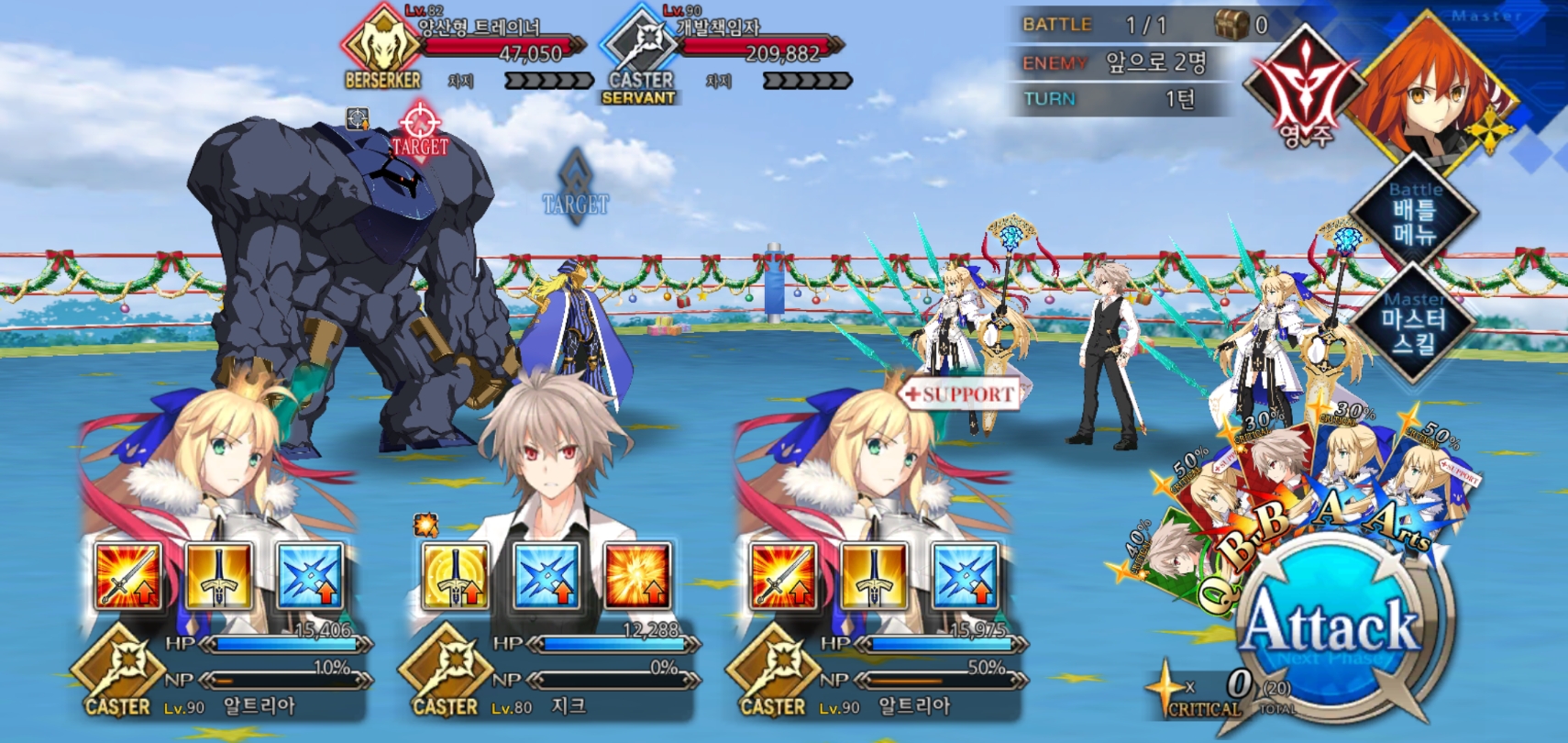
Task: Open Master Skills (마스터 스킬)
Action: click(1415, 321)
